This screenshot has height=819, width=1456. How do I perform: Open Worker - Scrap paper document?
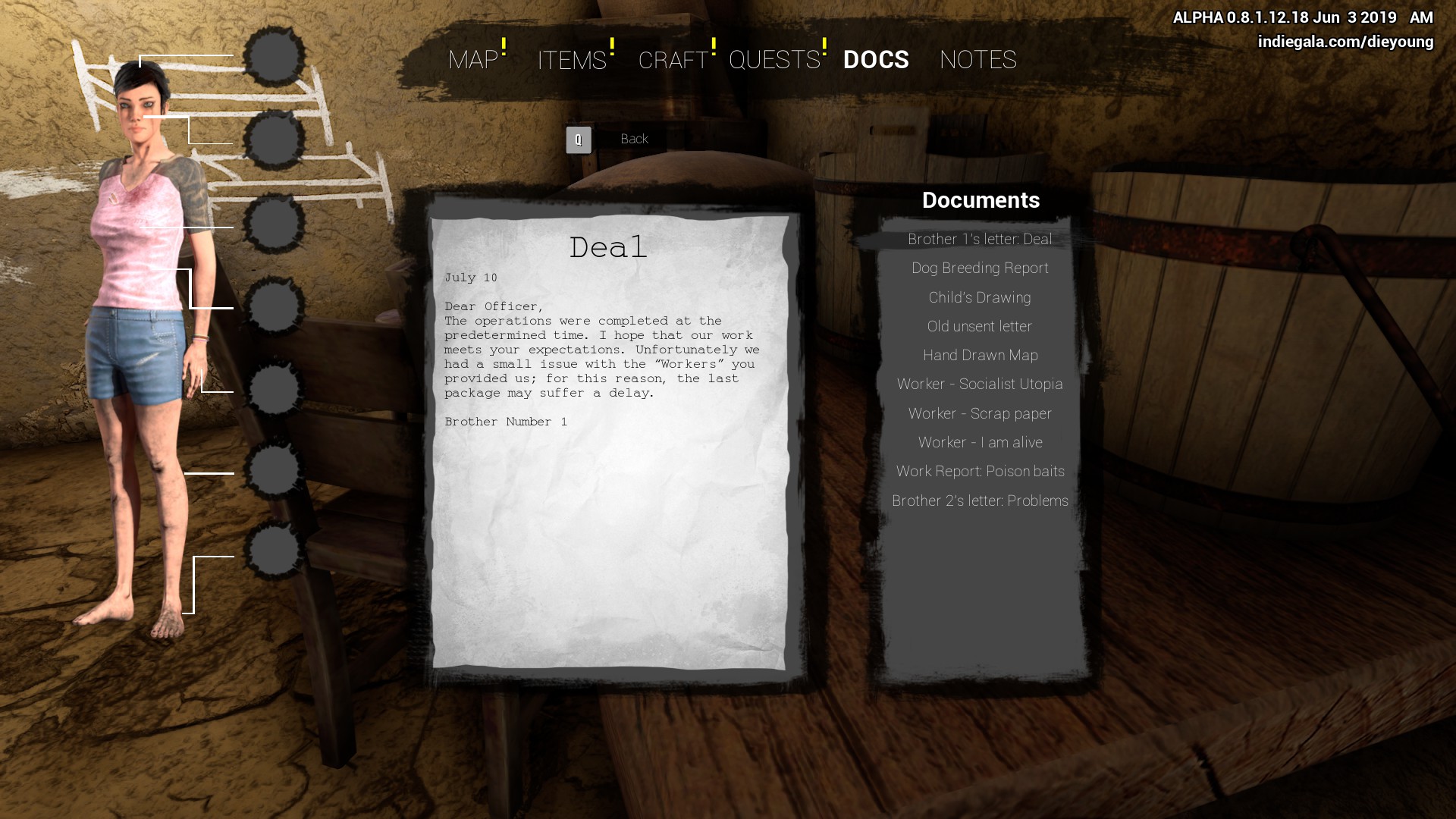(980, 414)
